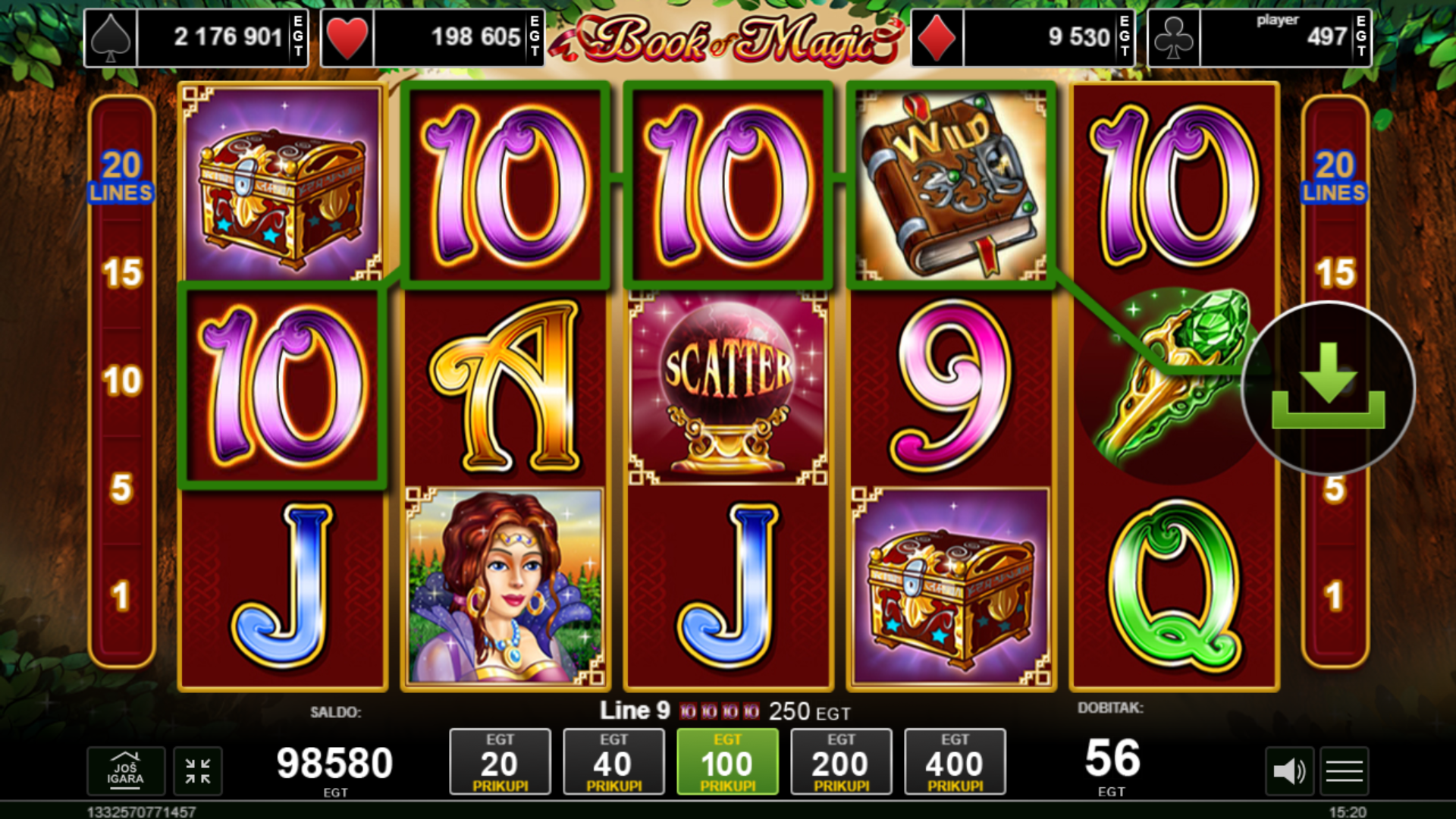Click the green 100 EGT bet button
Viewport: 1456px width, 819px height.
point(727,762)
